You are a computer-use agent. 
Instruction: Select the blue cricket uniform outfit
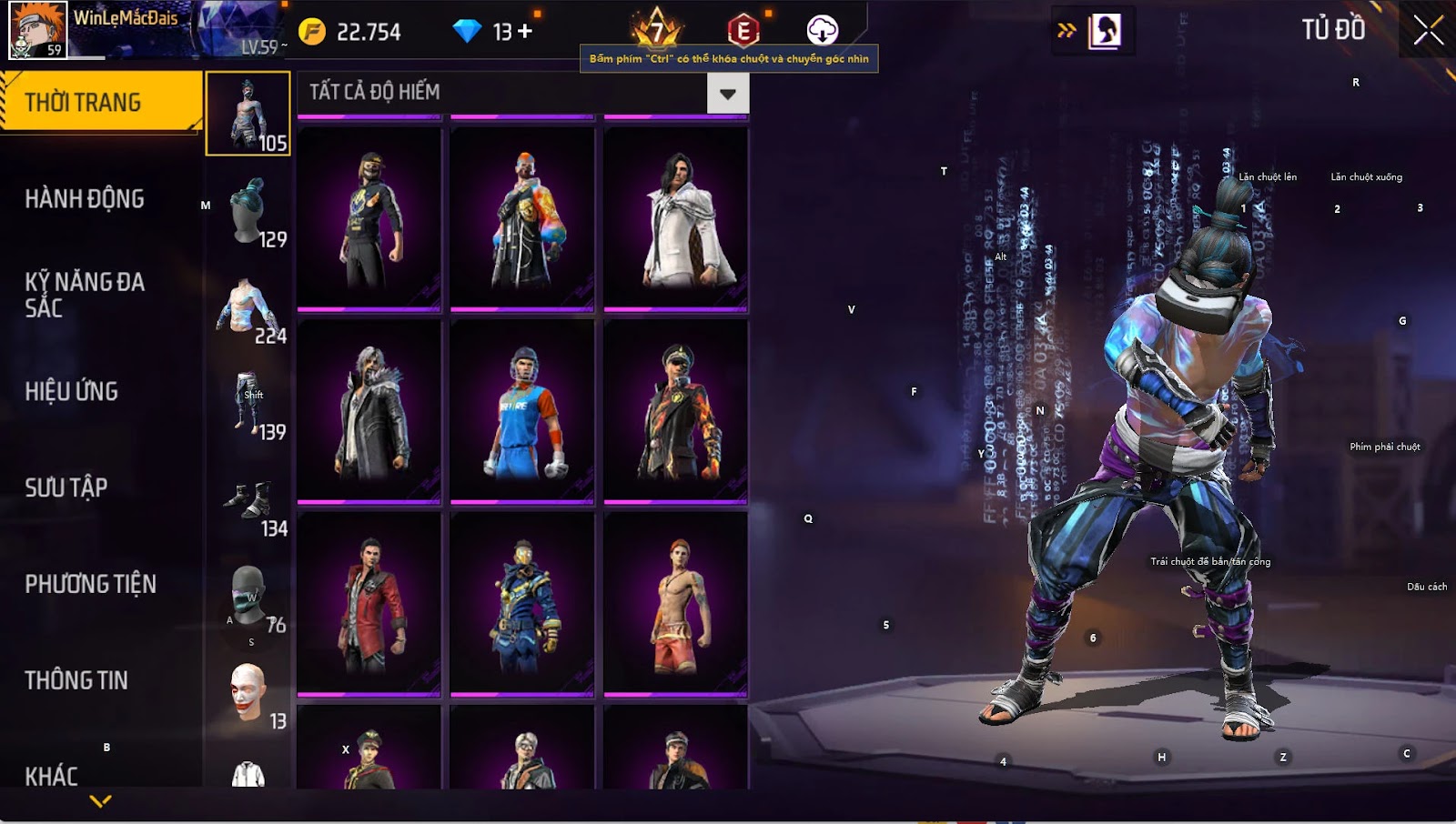[522, 411]
